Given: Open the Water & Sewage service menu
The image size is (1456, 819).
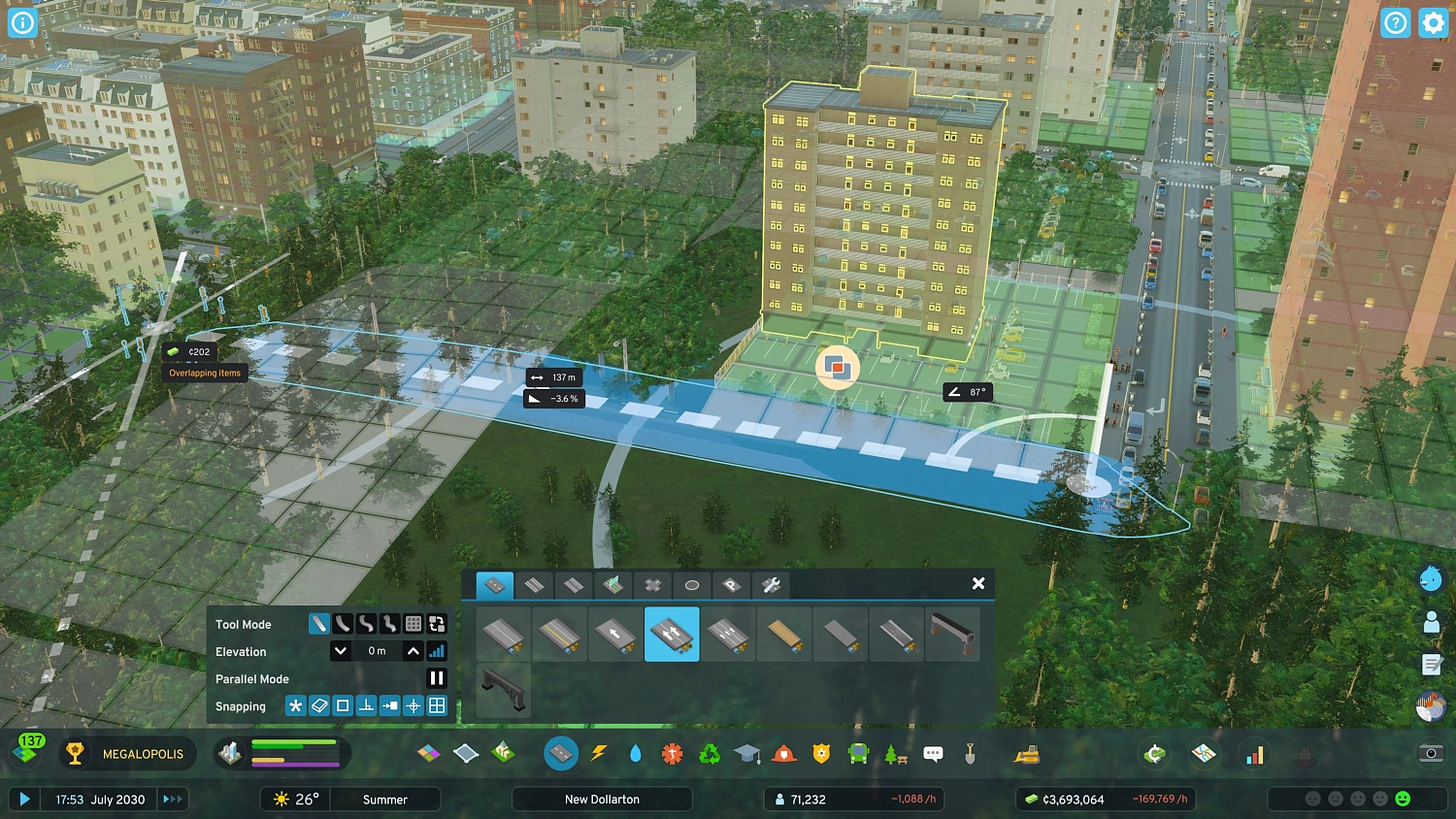Looking at the screenshot, I should (636, 753).
